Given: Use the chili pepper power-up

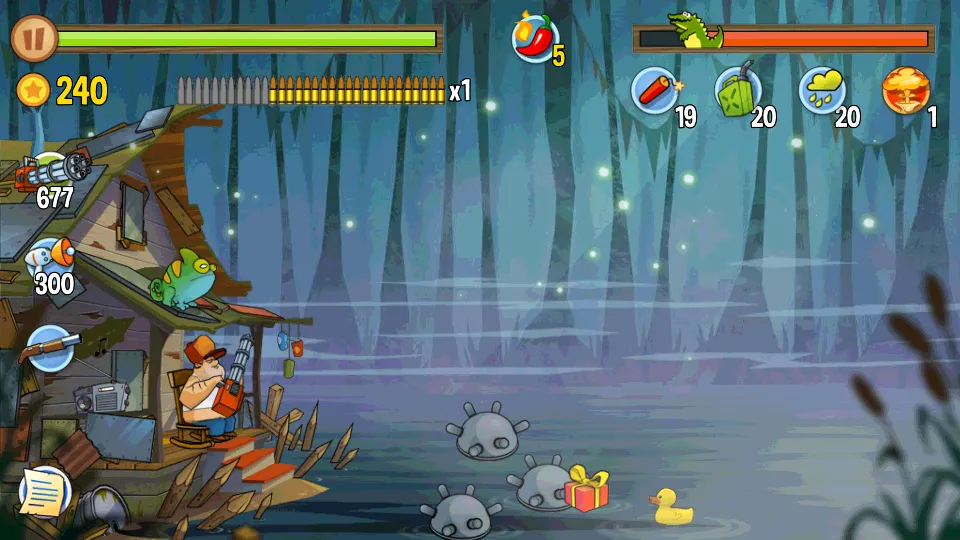Looking at the screenshot, I should (x=535, y=39).
